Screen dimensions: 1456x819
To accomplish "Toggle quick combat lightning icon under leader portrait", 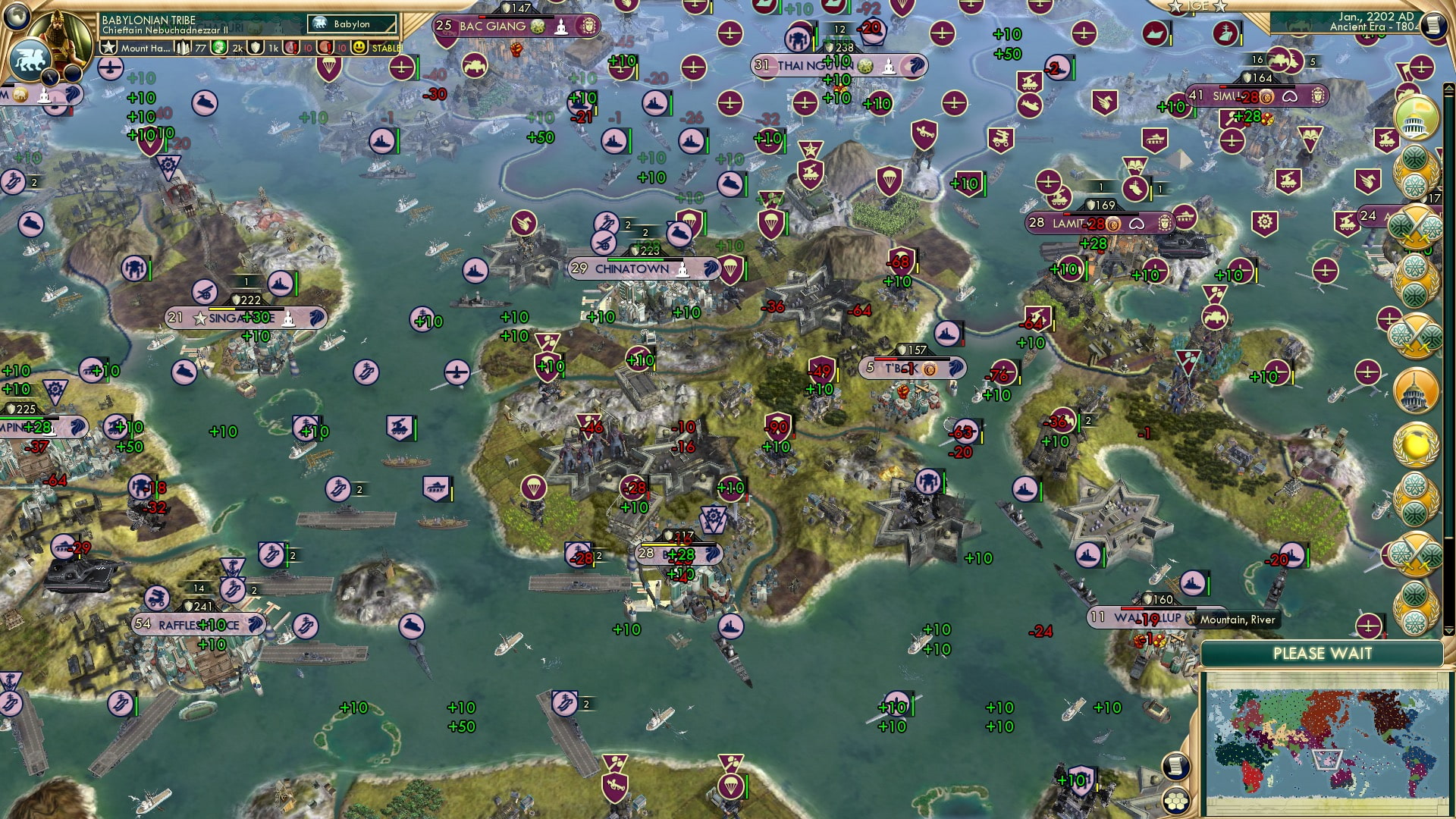I will coord(49,75).
